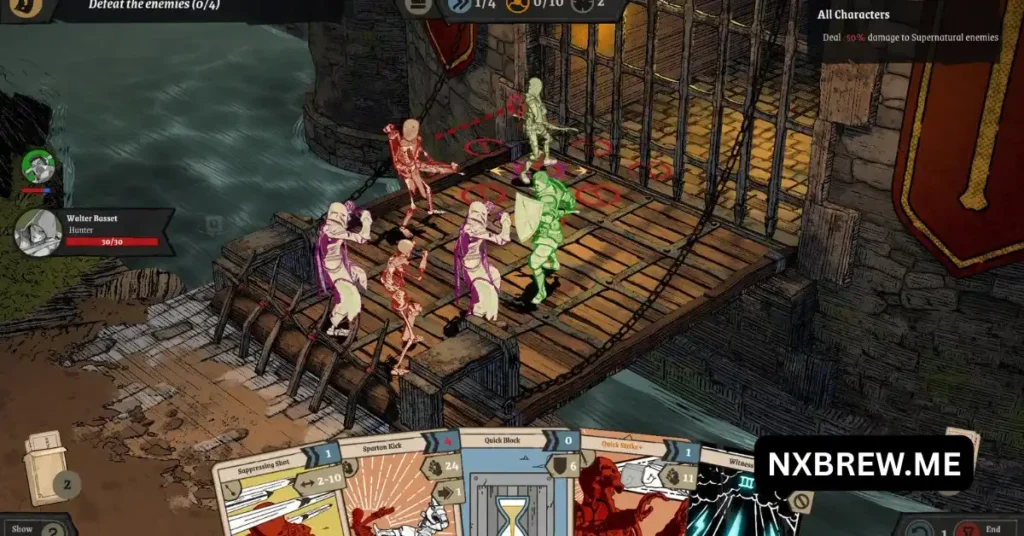Play the Quick Block card
Image resolution: width=1024 pixels, height=536 pixels.
516,485
